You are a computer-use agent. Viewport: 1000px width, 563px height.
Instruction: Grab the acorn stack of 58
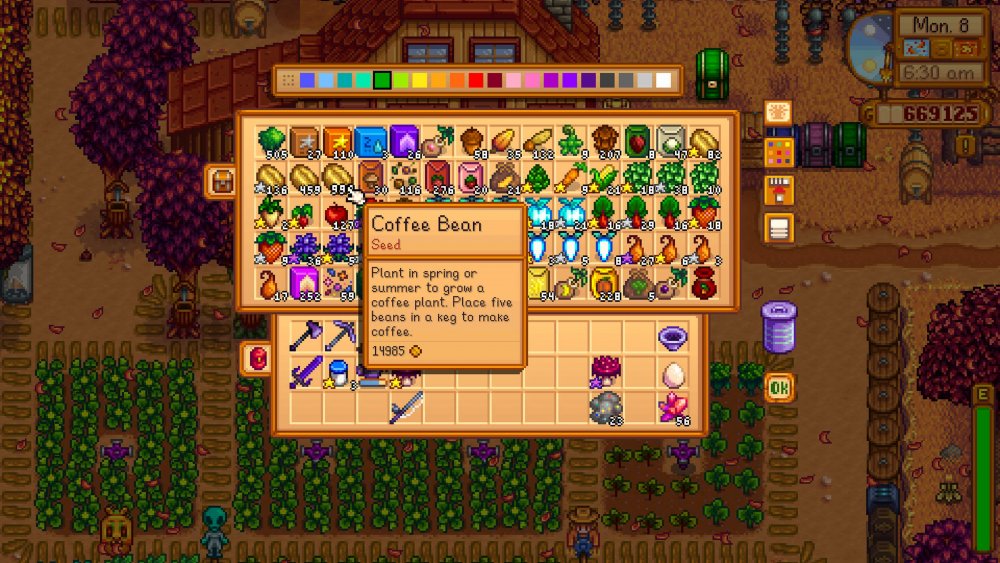coord(472,142)
